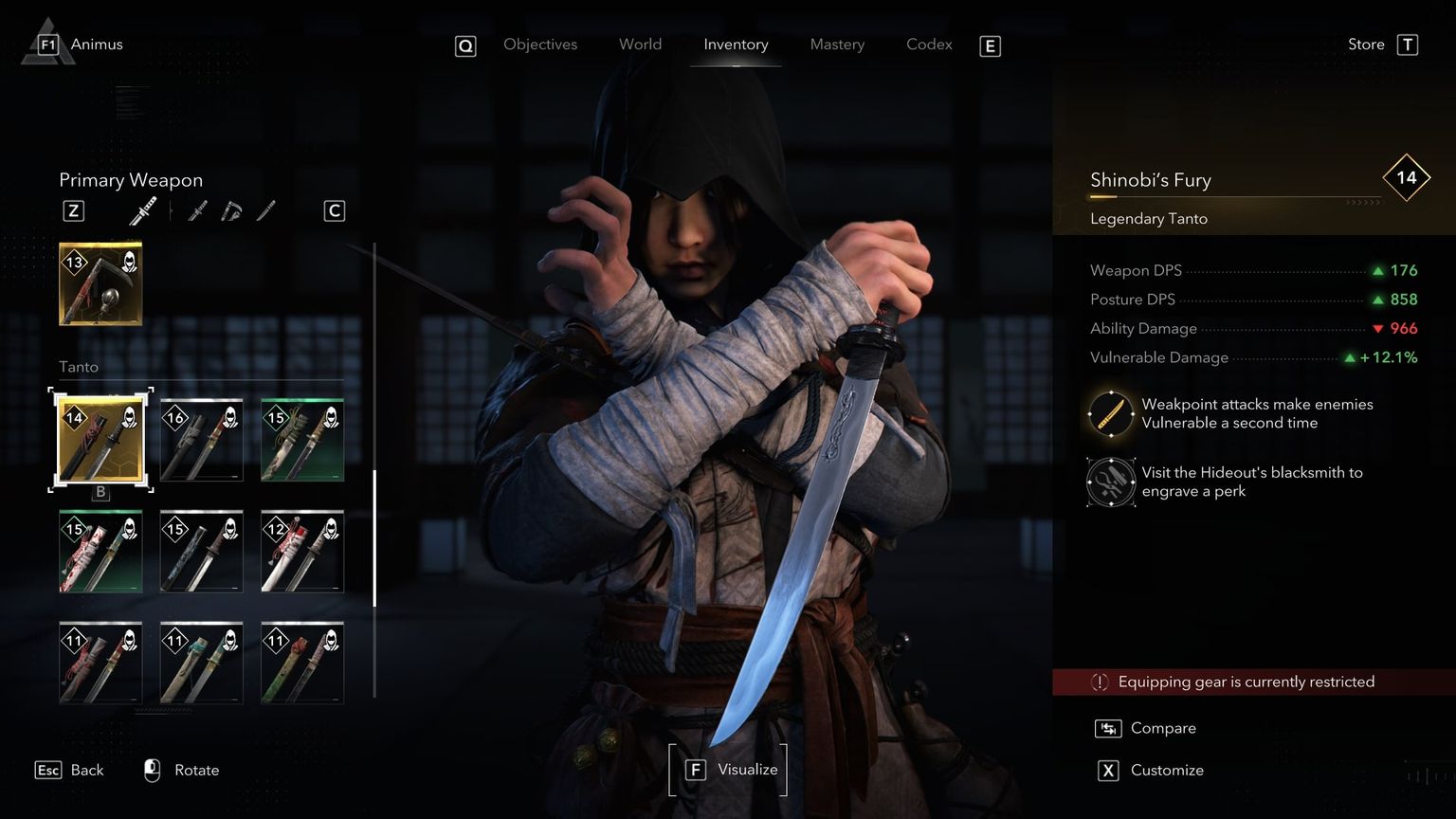Select the Katana weapon category icon
The image size is (1456, 819).
(197, 209)
